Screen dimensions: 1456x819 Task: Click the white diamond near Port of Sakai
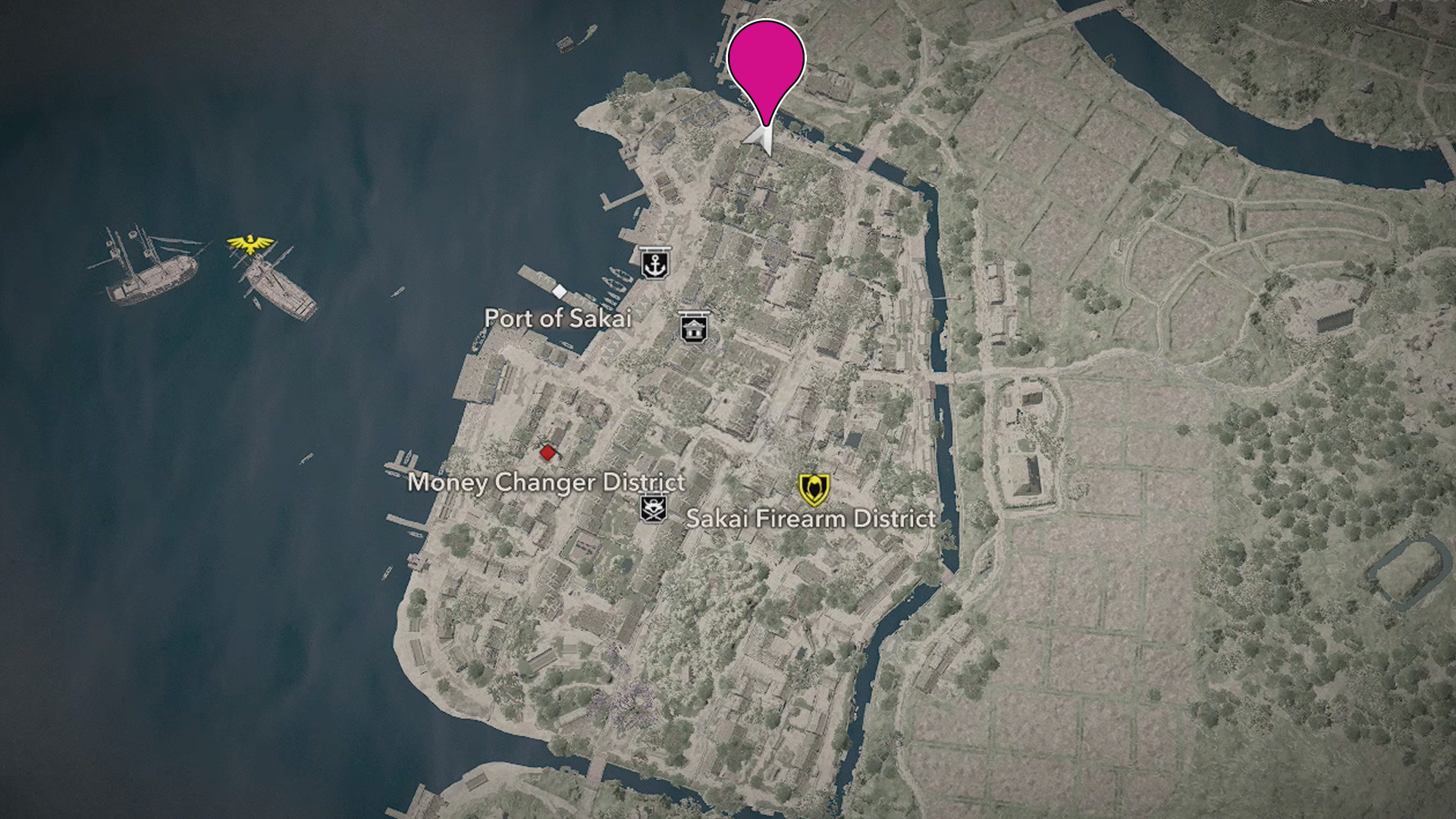pyautogui.click(x=559, y=290)
